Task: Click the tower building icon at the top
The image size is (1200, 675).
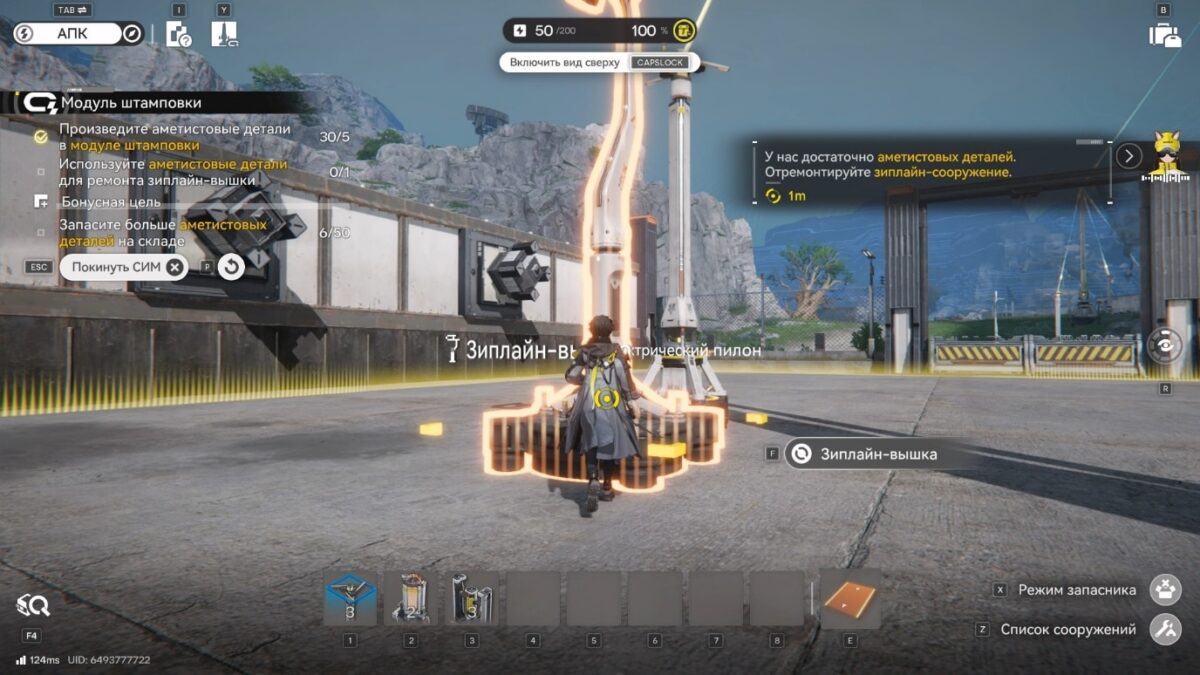Action: point(224,34)
